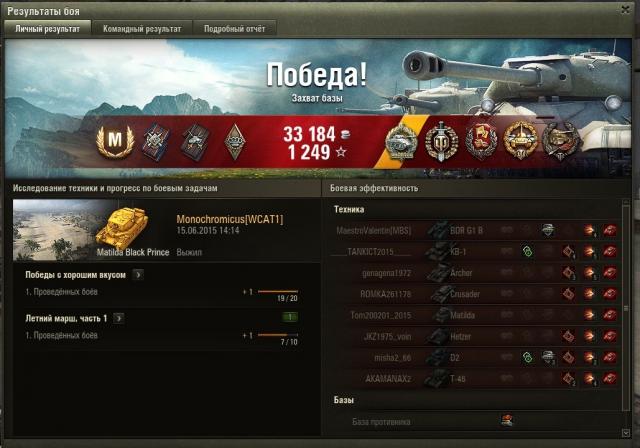The height and width of the screenshot is (448, 640).
Task: Select the Личный результат tab
Action: (x=47, y=29)
